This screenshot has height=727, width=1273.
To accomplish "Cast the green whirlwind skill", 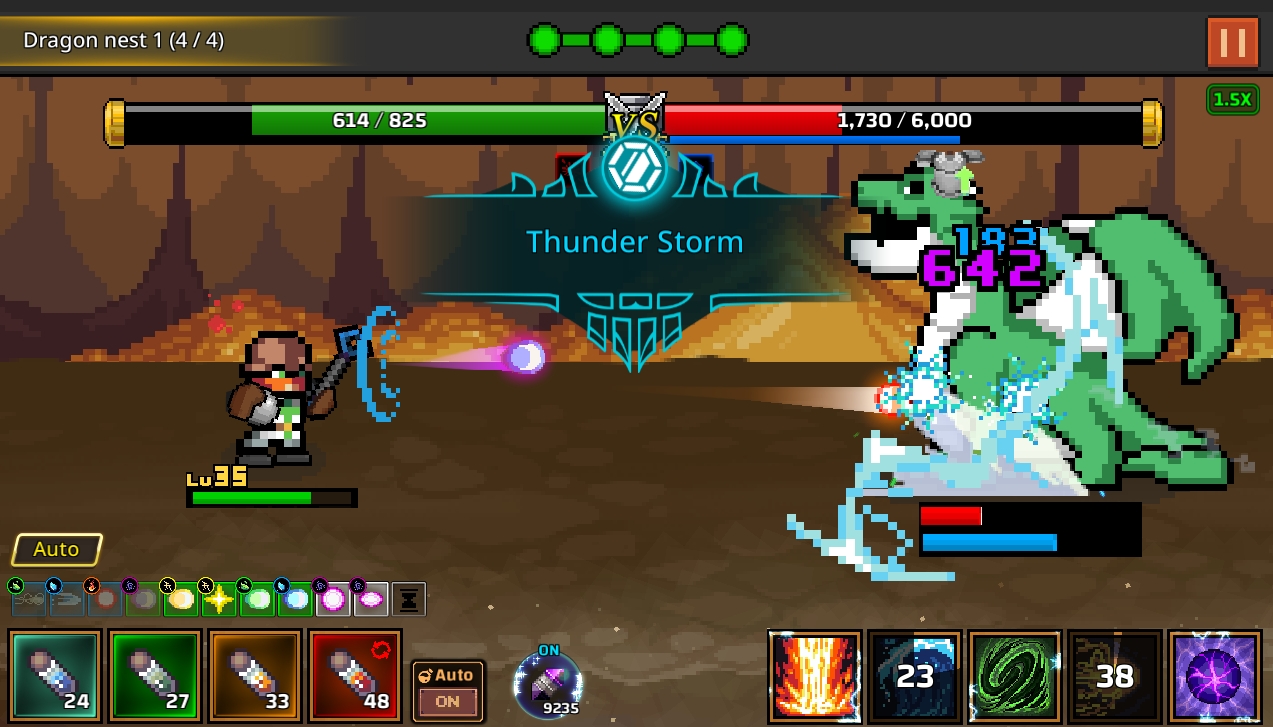I will coord(1015,676).
